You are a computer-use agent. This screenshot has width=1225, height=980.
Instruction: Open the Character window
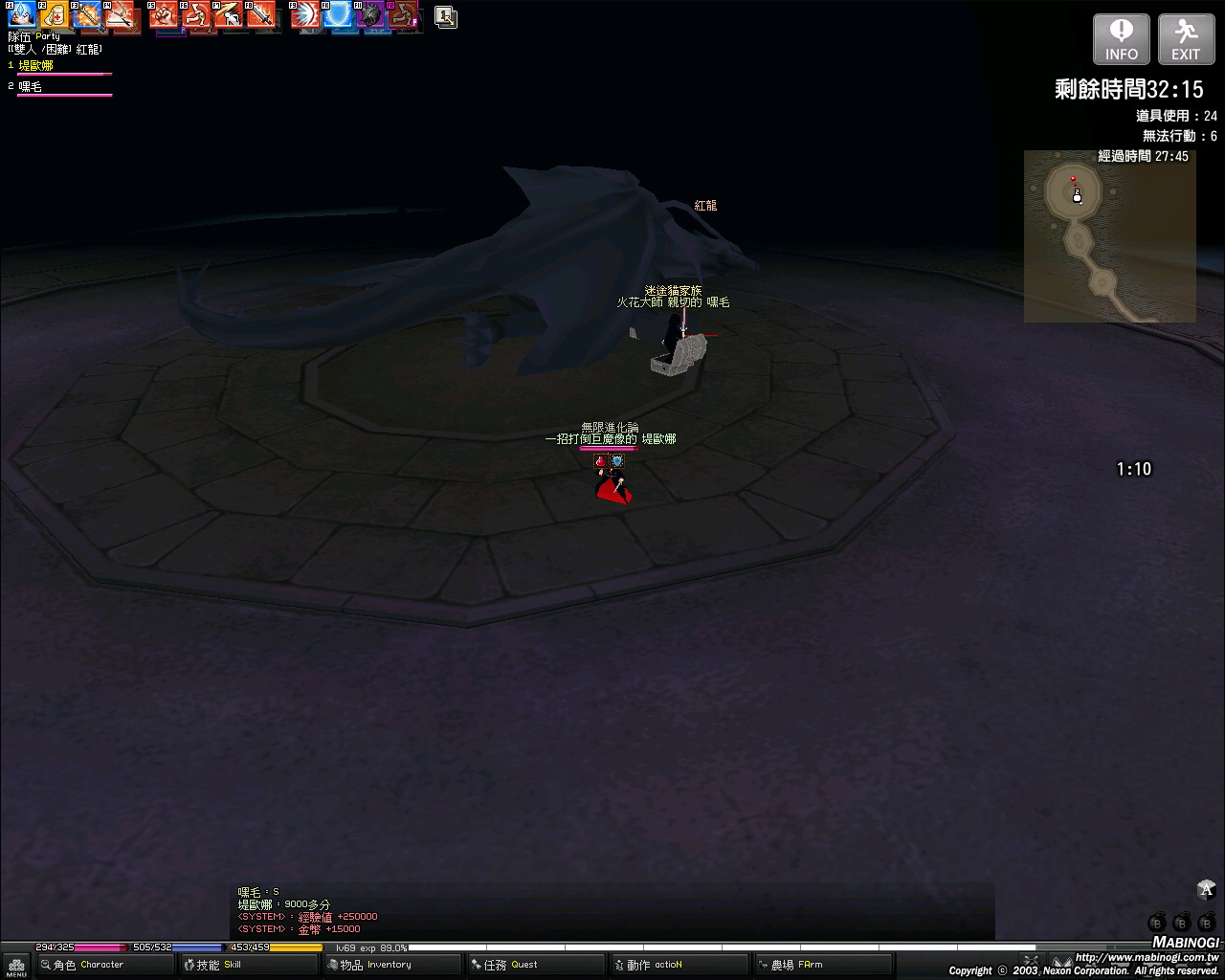[105, 965]
